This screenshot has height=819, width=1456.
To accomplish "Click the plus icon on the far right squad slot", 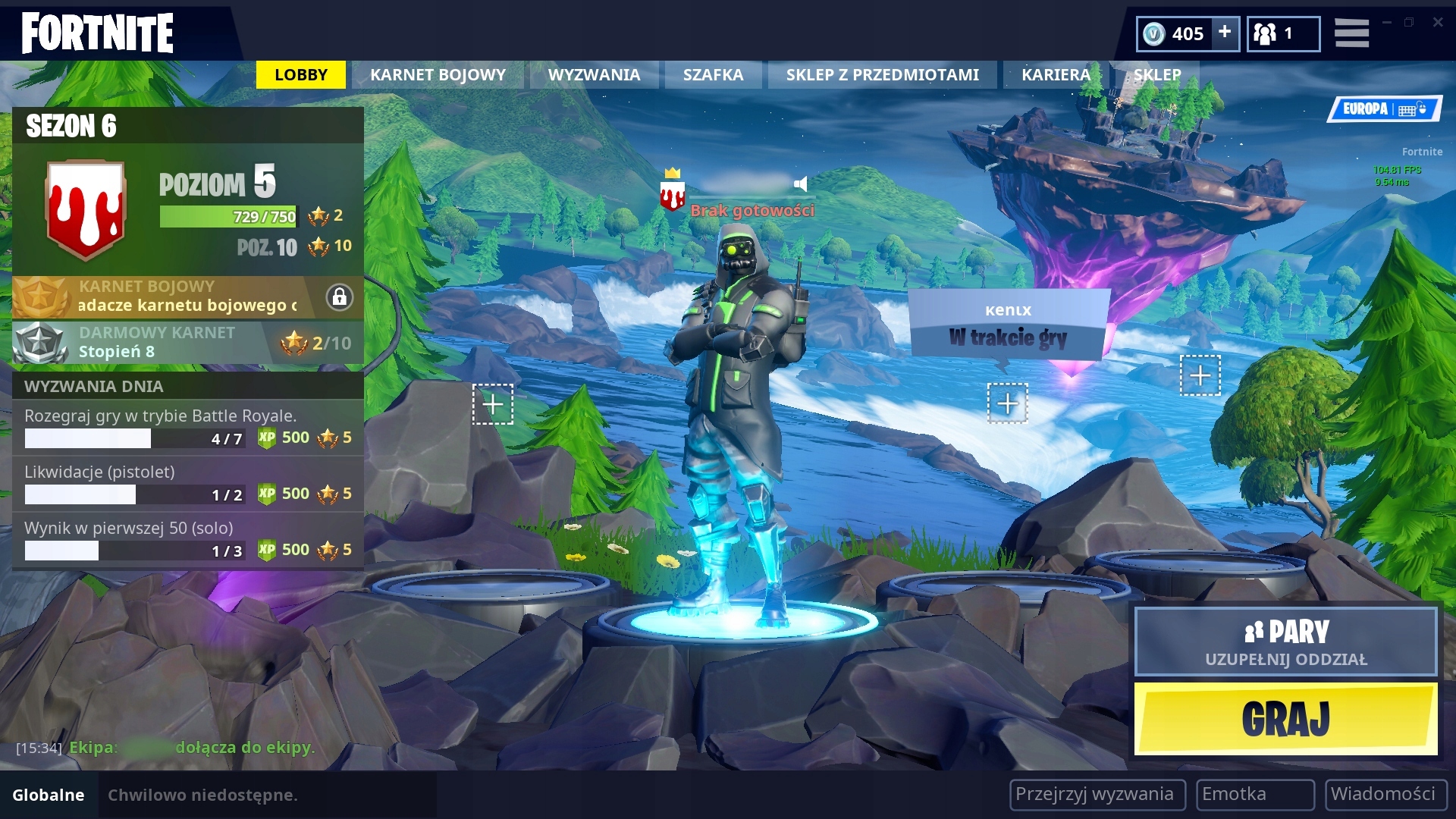I will pyautogui.click(x=1200, y=375).
